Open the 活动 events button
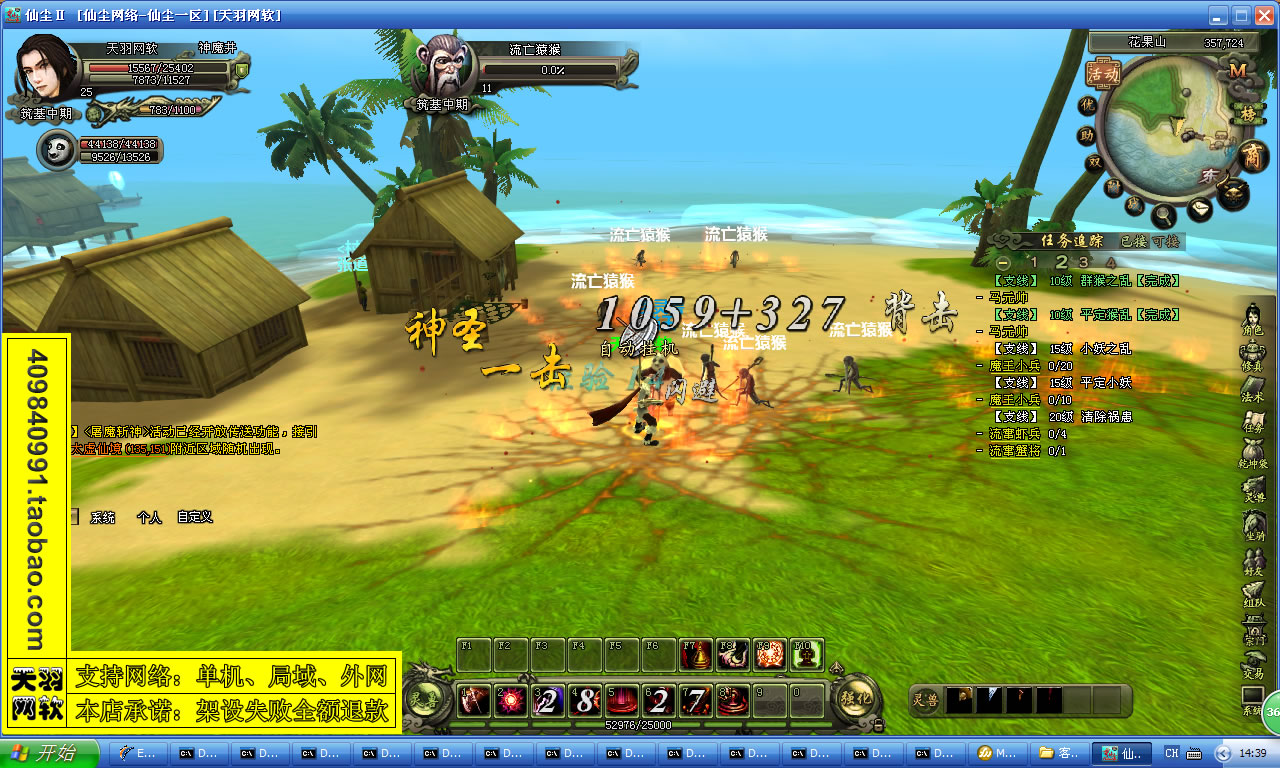This screenshot has width=1280, height=768. click(x=1104, y=73)
